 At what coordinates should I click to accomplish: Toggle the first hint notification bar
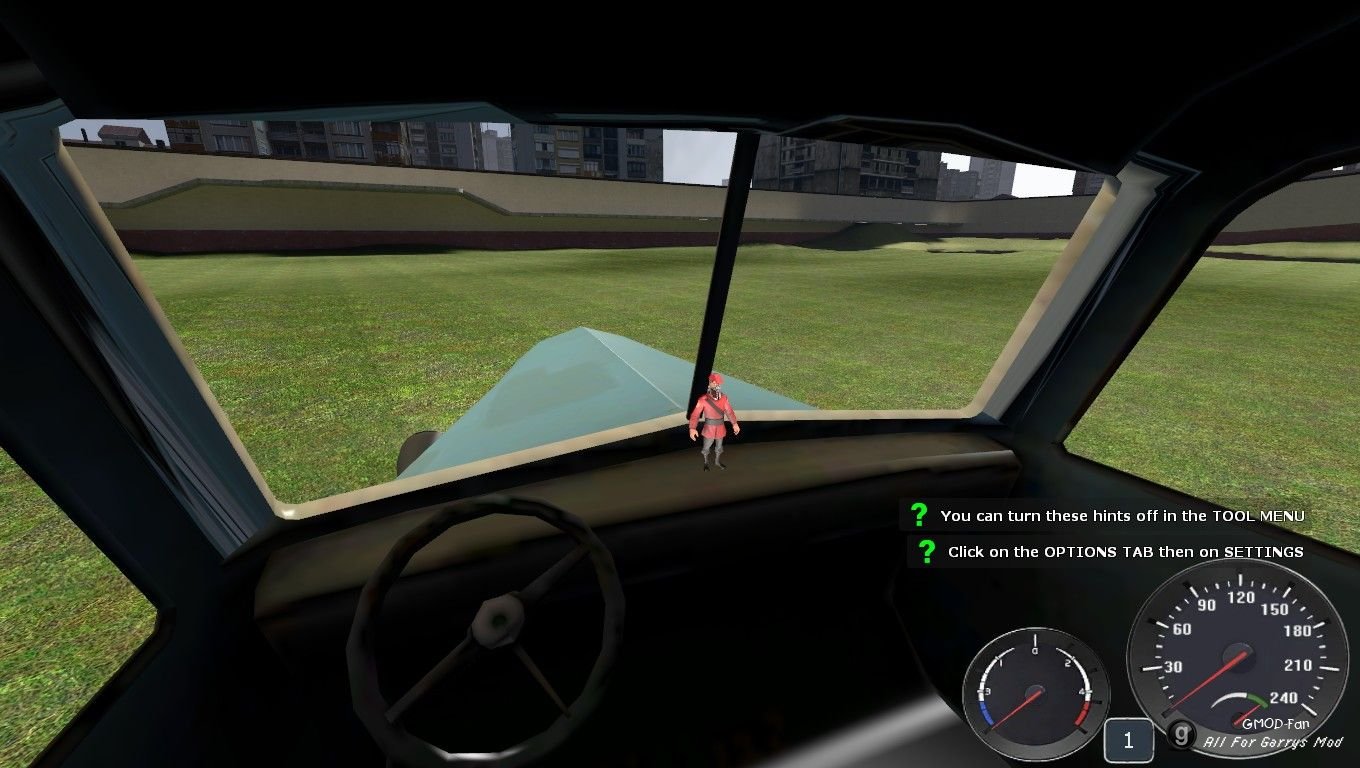click(1110, 516)
